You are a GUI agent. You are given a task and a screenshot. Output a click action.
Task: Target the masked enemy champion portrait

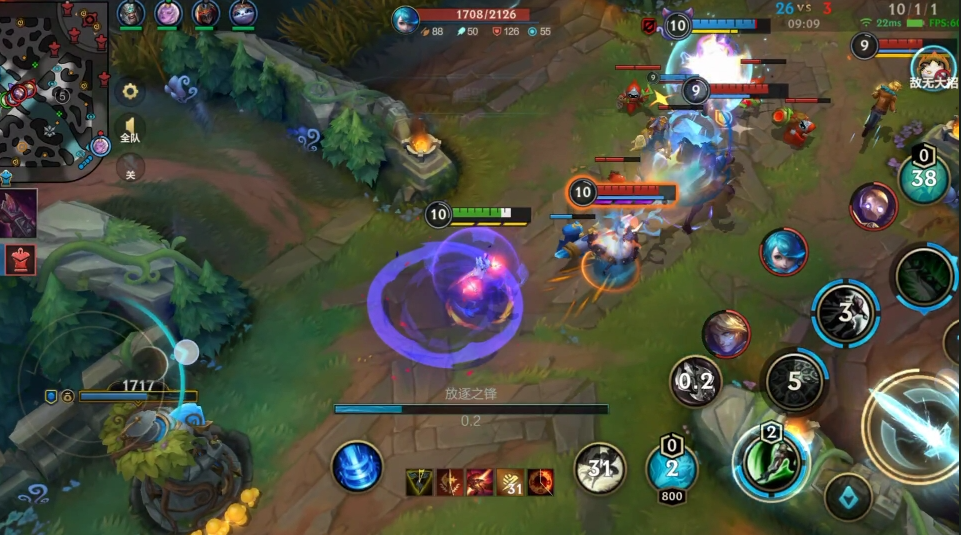click(873, 206)
